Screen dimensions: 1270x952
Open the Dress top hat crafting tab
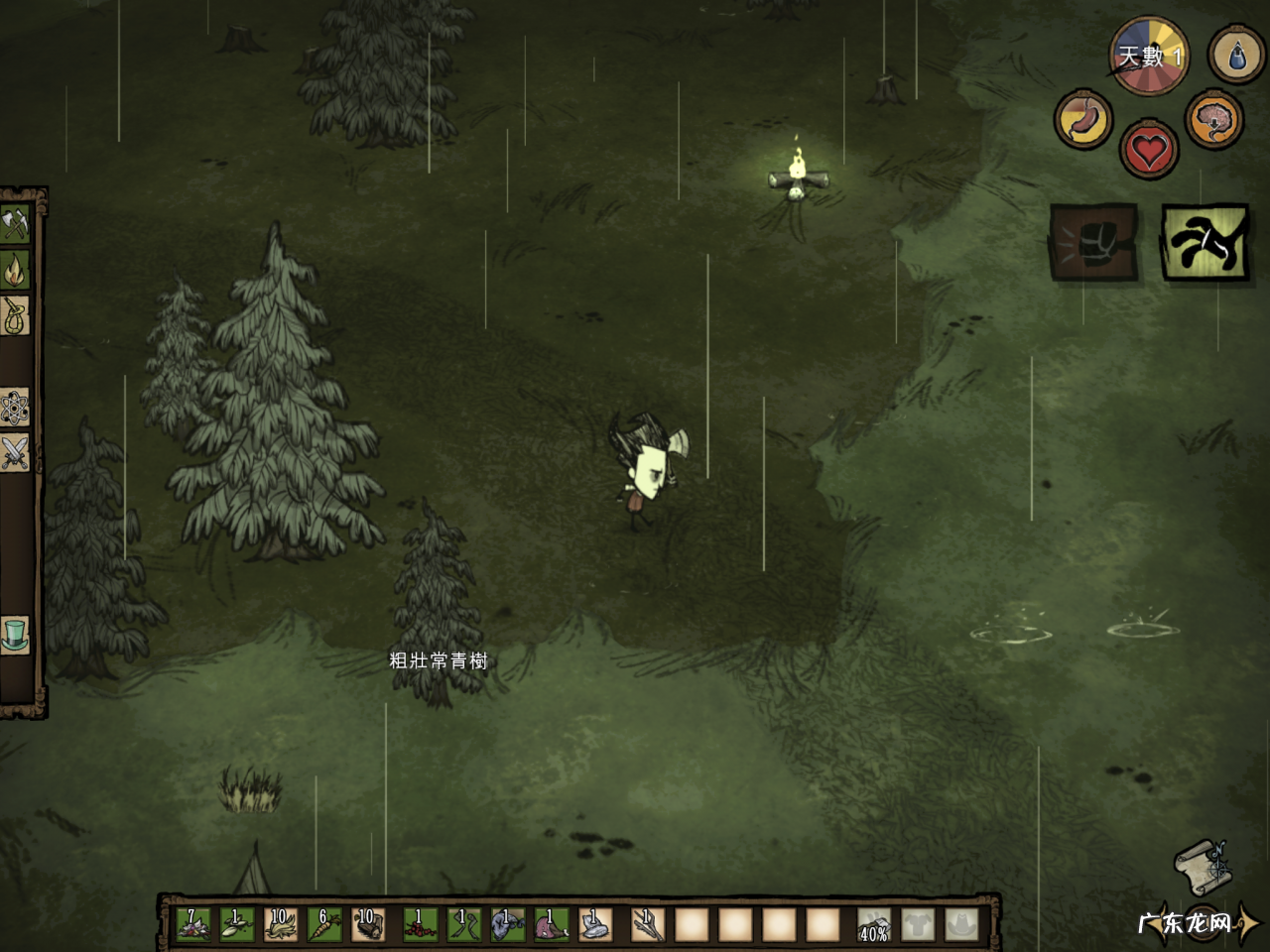(x=15, y=635)
